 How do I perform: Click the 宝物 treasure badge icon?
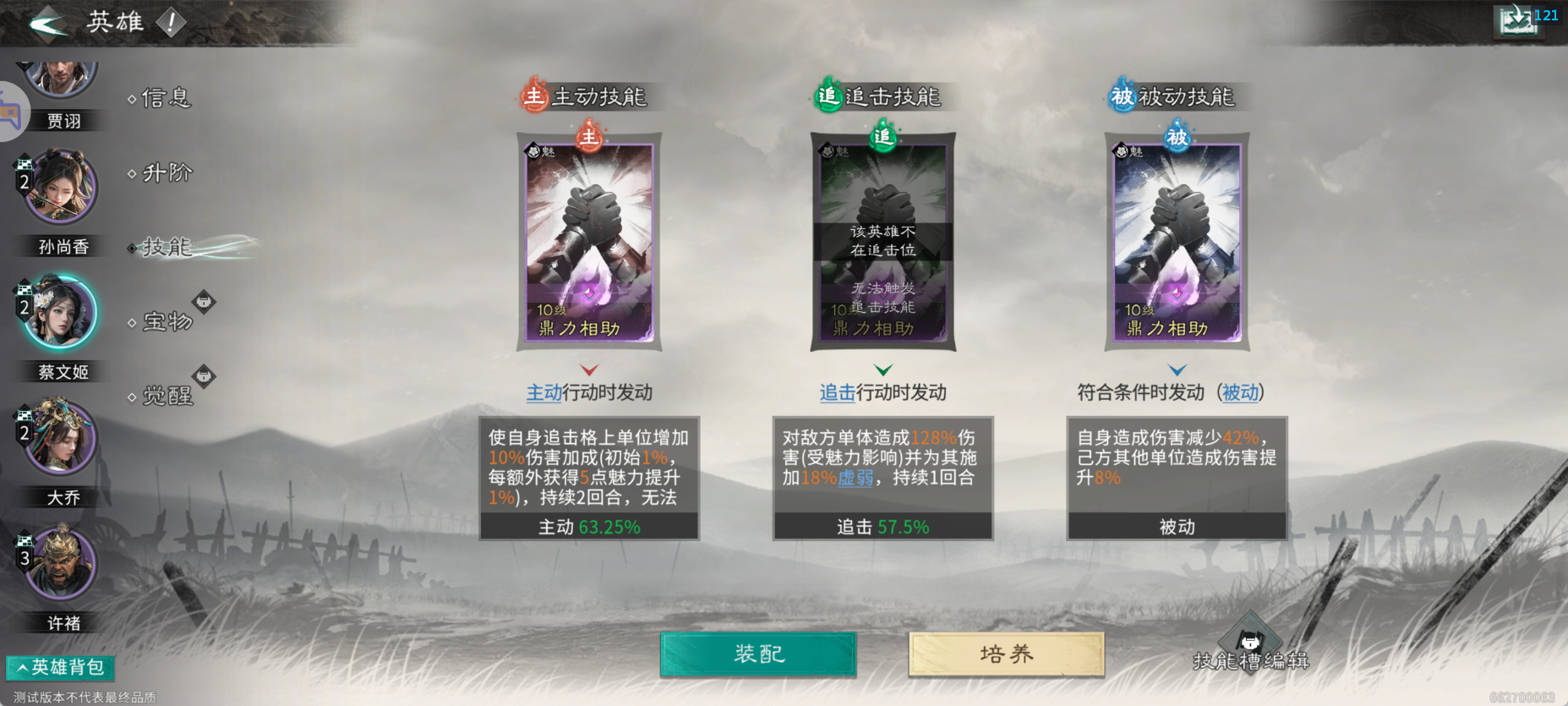point(205,303)
